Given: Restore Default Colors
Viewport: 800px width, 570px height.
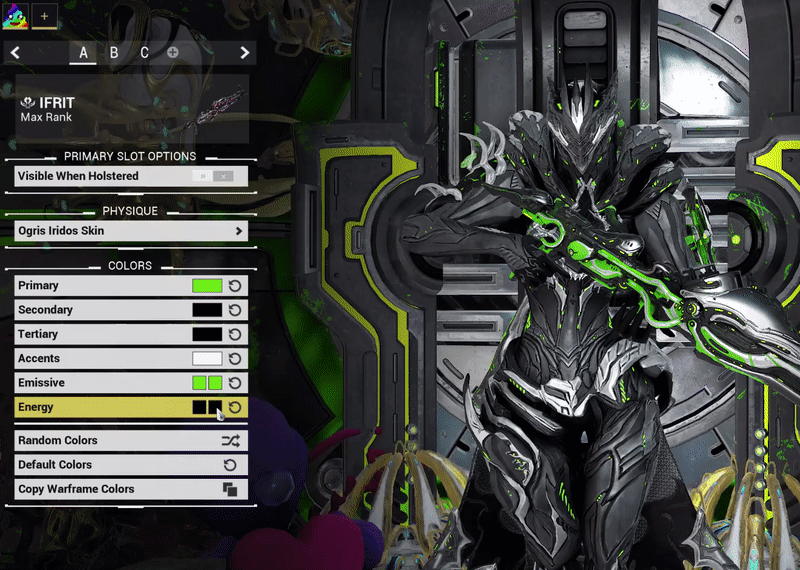Looking at the screenshot, I should point(131,465).
